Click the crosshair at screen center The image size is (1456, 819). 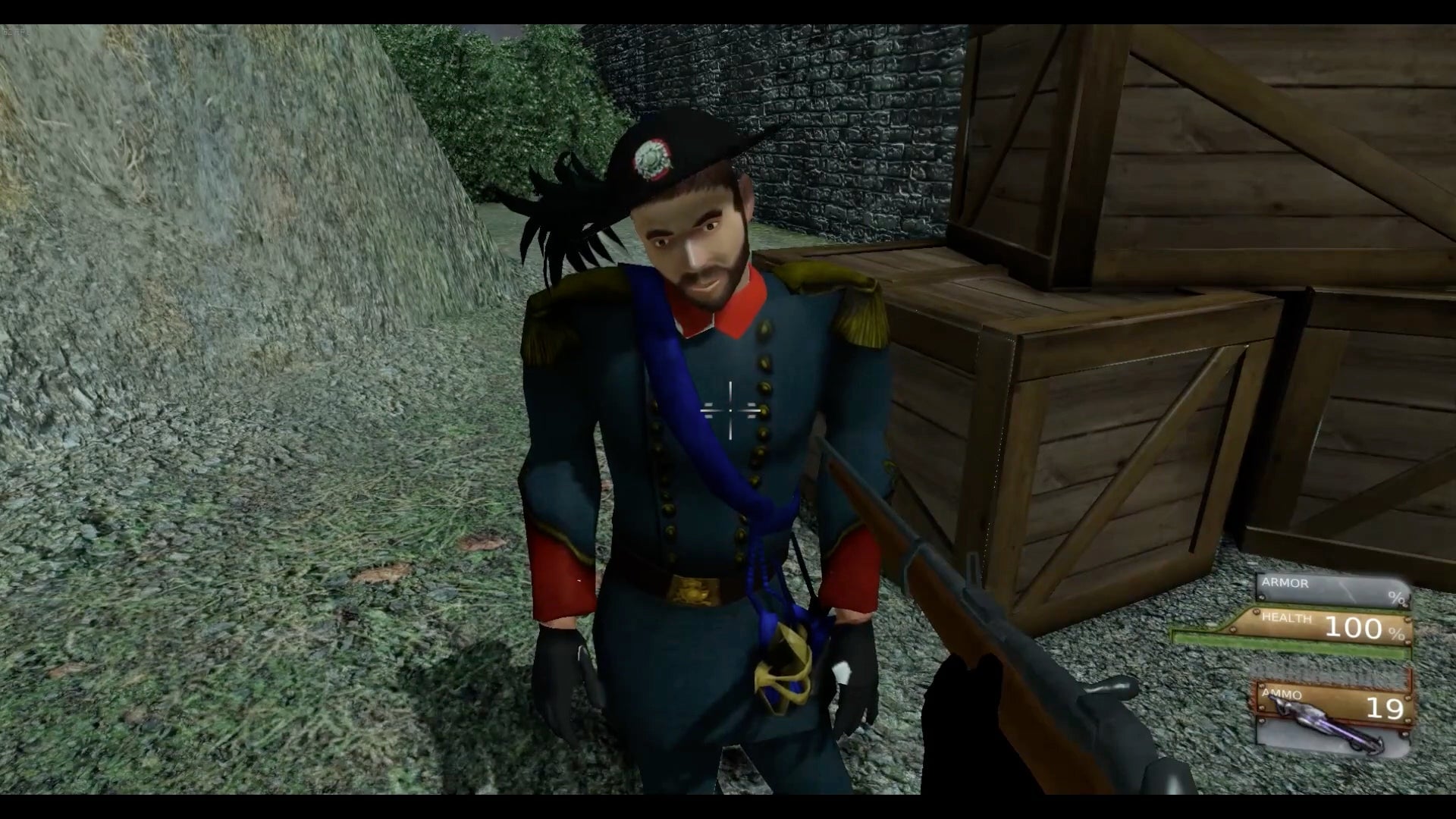tap(730, 410)
